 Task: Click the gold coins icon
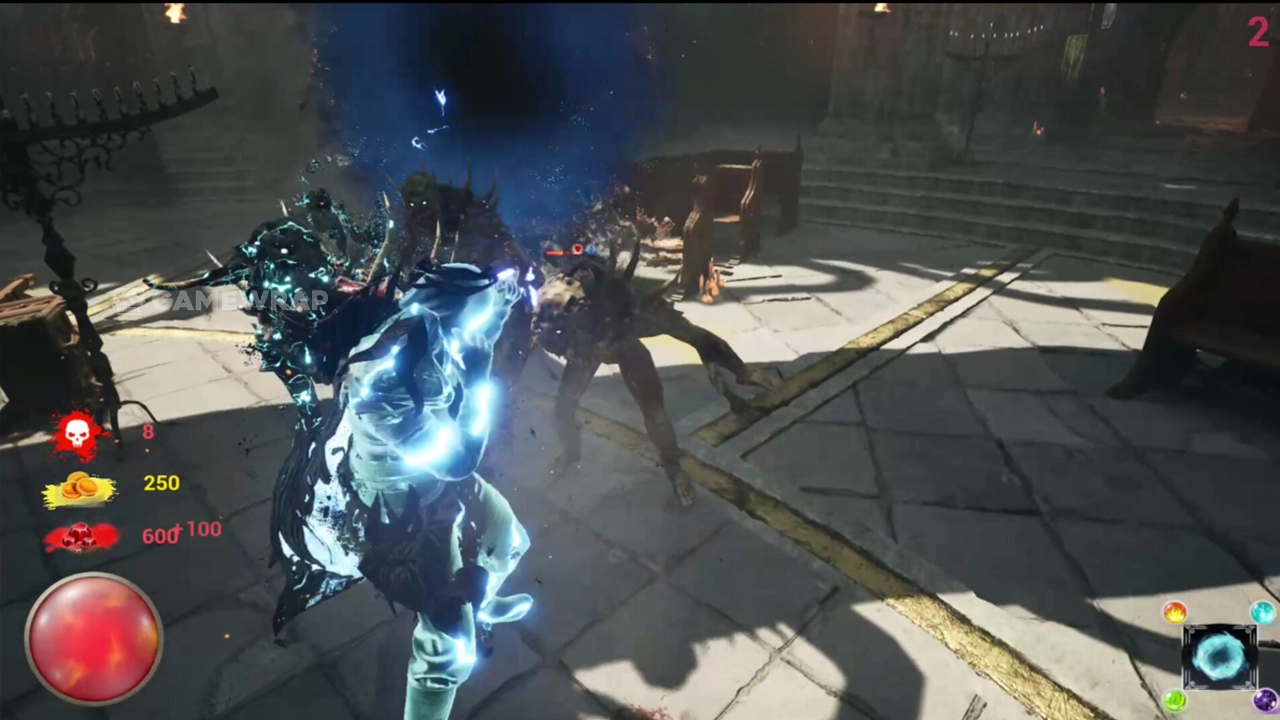(79, 488)
